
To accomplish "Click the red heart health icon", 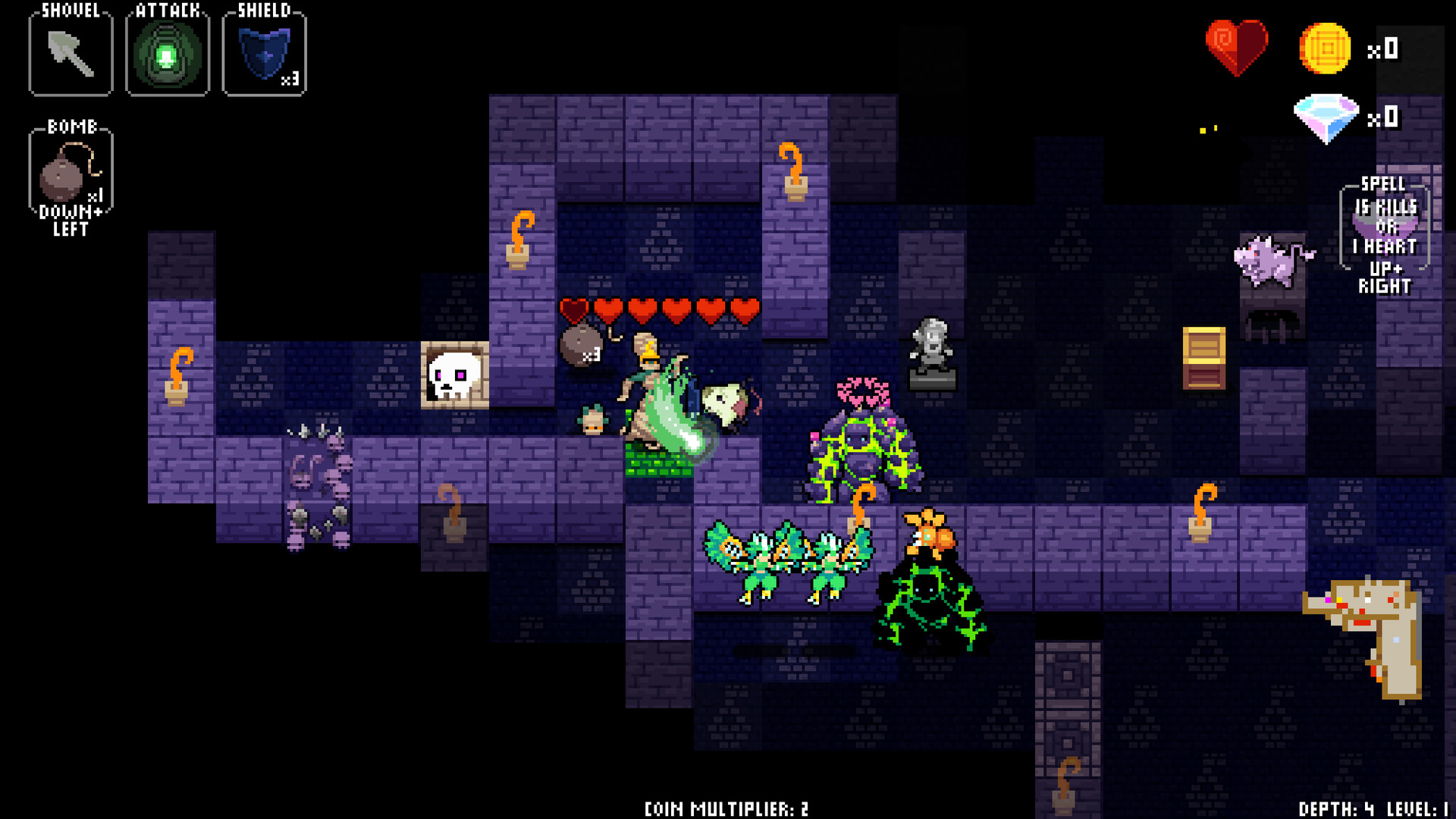I will pos(1235,47).
